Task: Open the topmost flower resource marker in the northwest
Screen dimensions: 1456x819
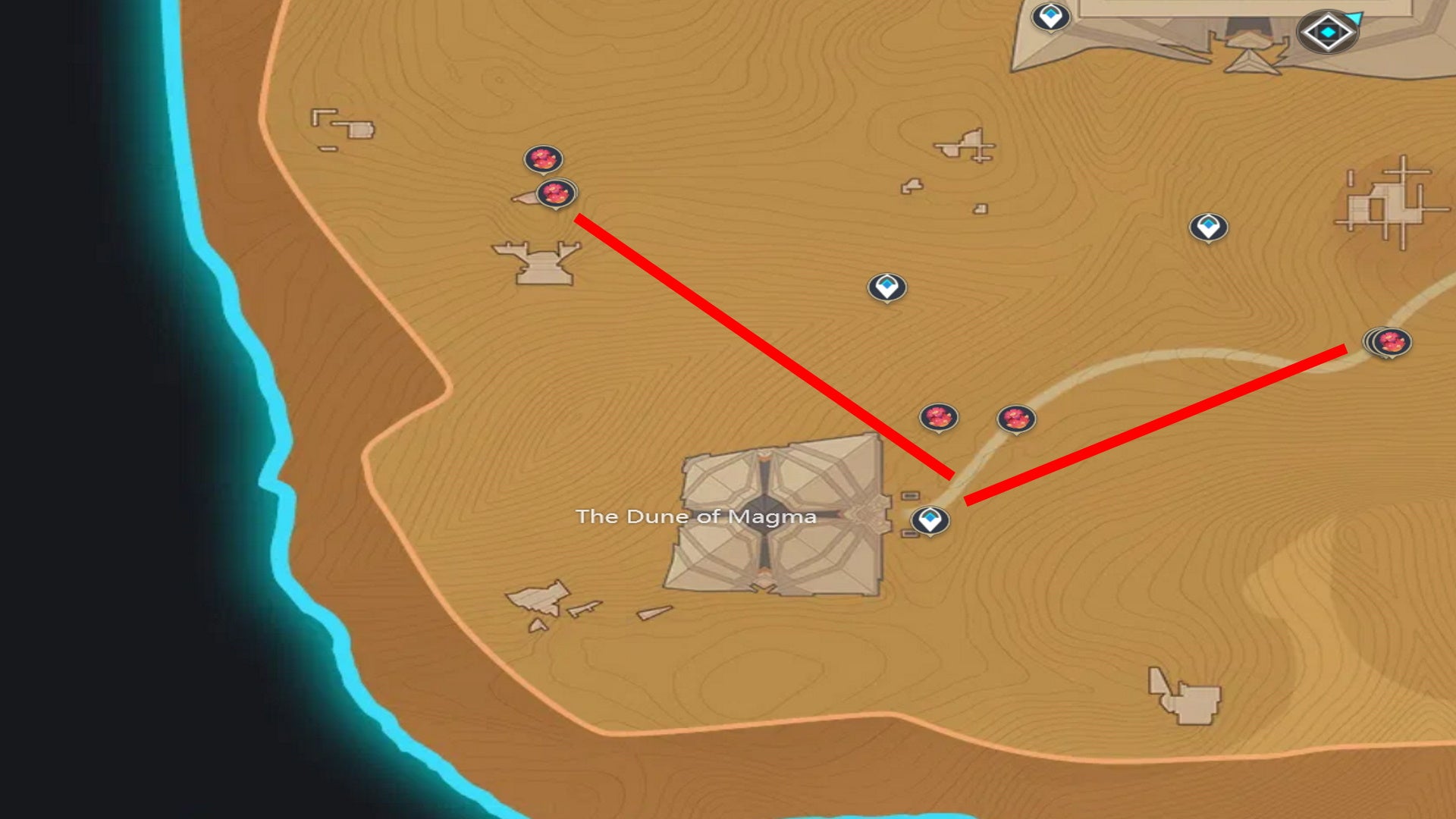Action: (541, 159)
